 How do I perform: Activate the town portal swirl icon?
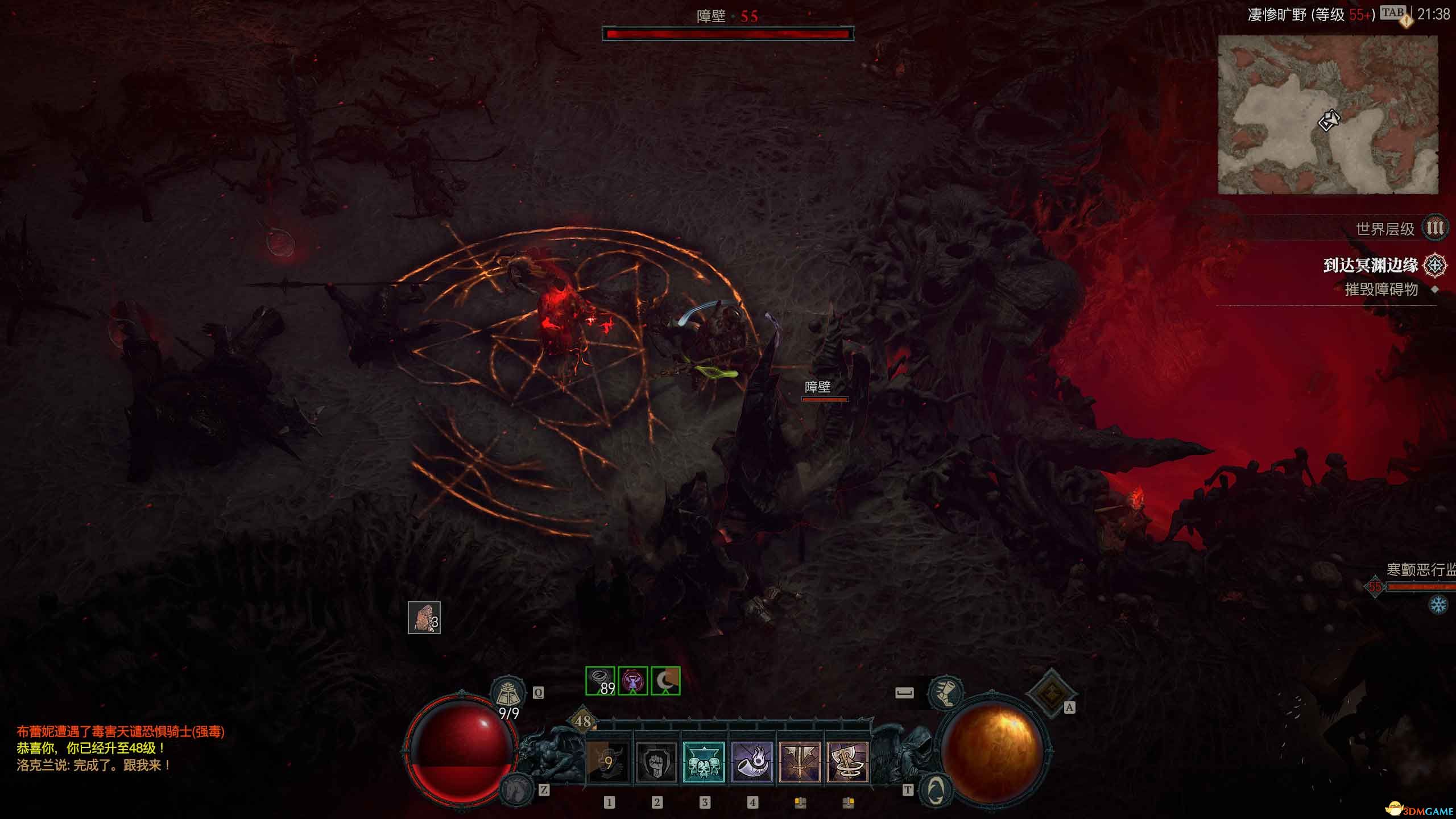tap(936, 789)
